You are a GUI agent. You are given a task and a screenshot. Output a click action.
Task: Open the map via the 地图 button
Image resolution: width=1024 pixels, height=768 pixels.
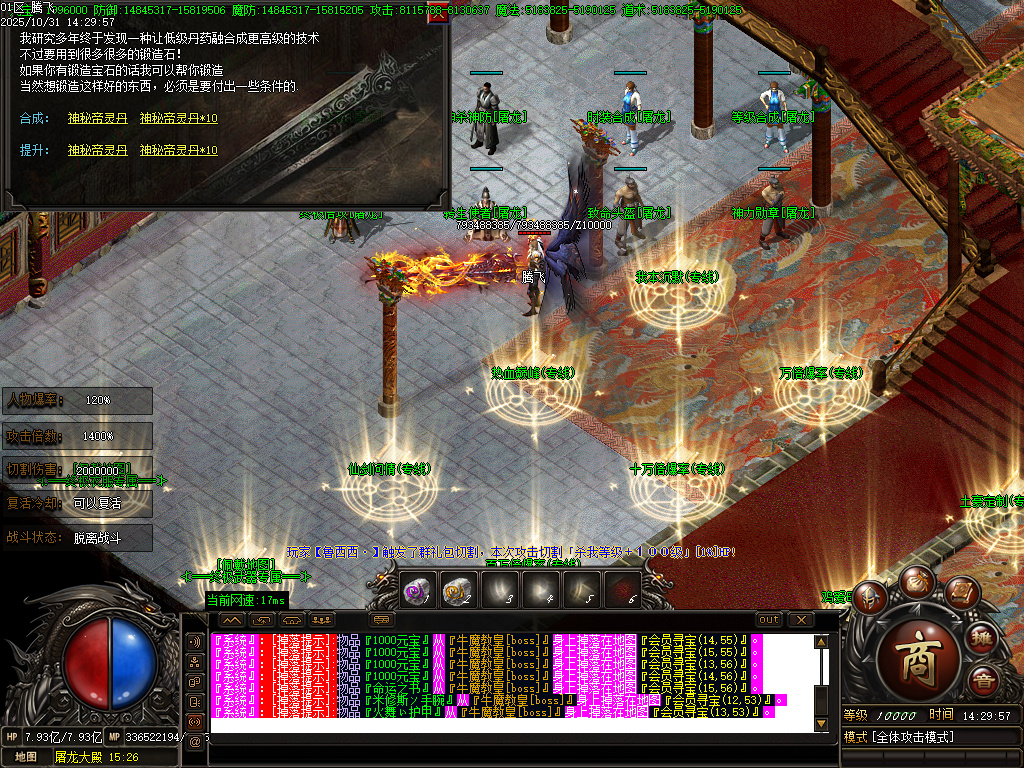pyautogui.click(x=26, y=757)
